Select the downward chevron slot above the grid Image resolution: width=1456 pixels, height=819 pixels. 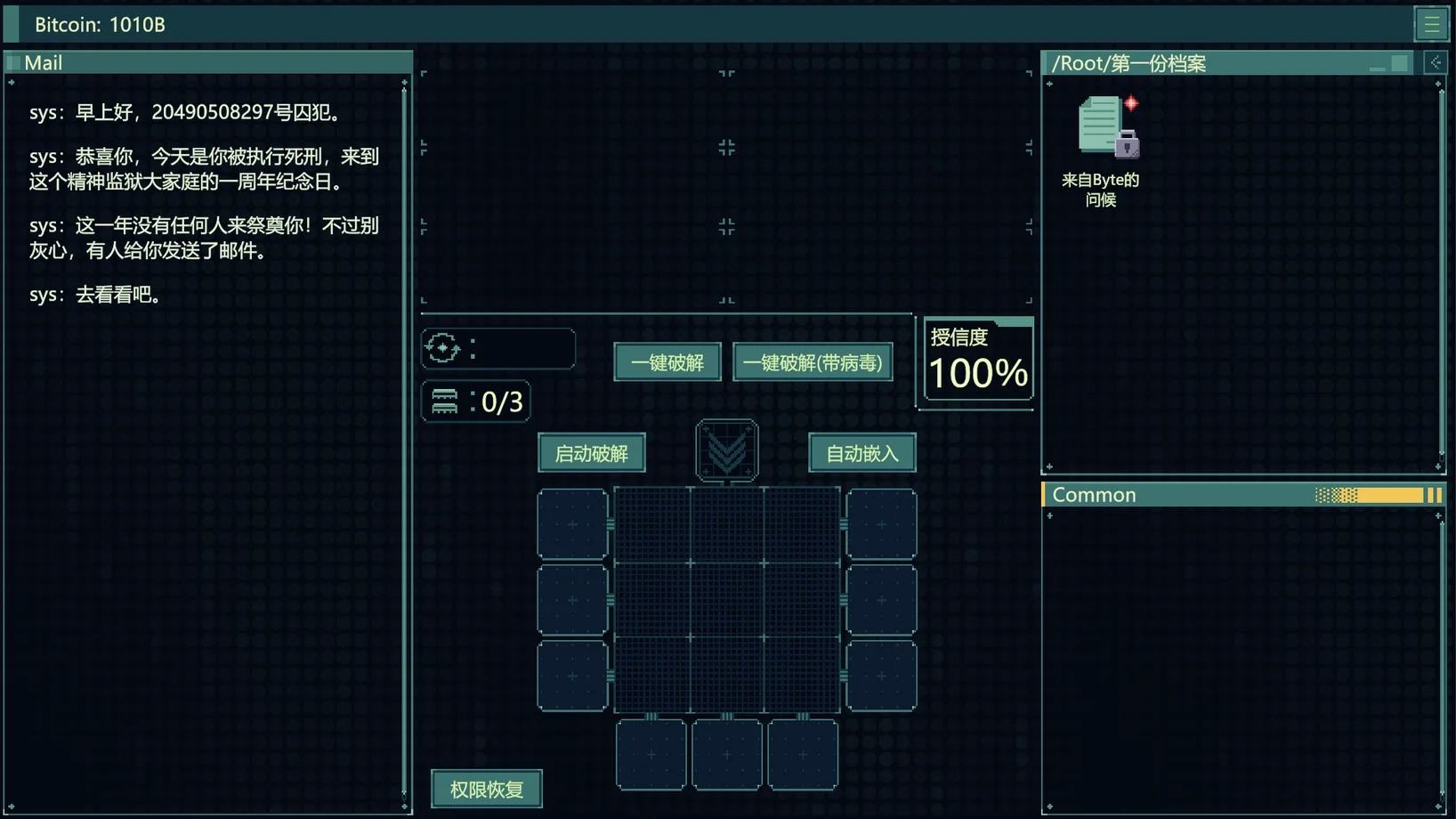[x=726, y=450]
